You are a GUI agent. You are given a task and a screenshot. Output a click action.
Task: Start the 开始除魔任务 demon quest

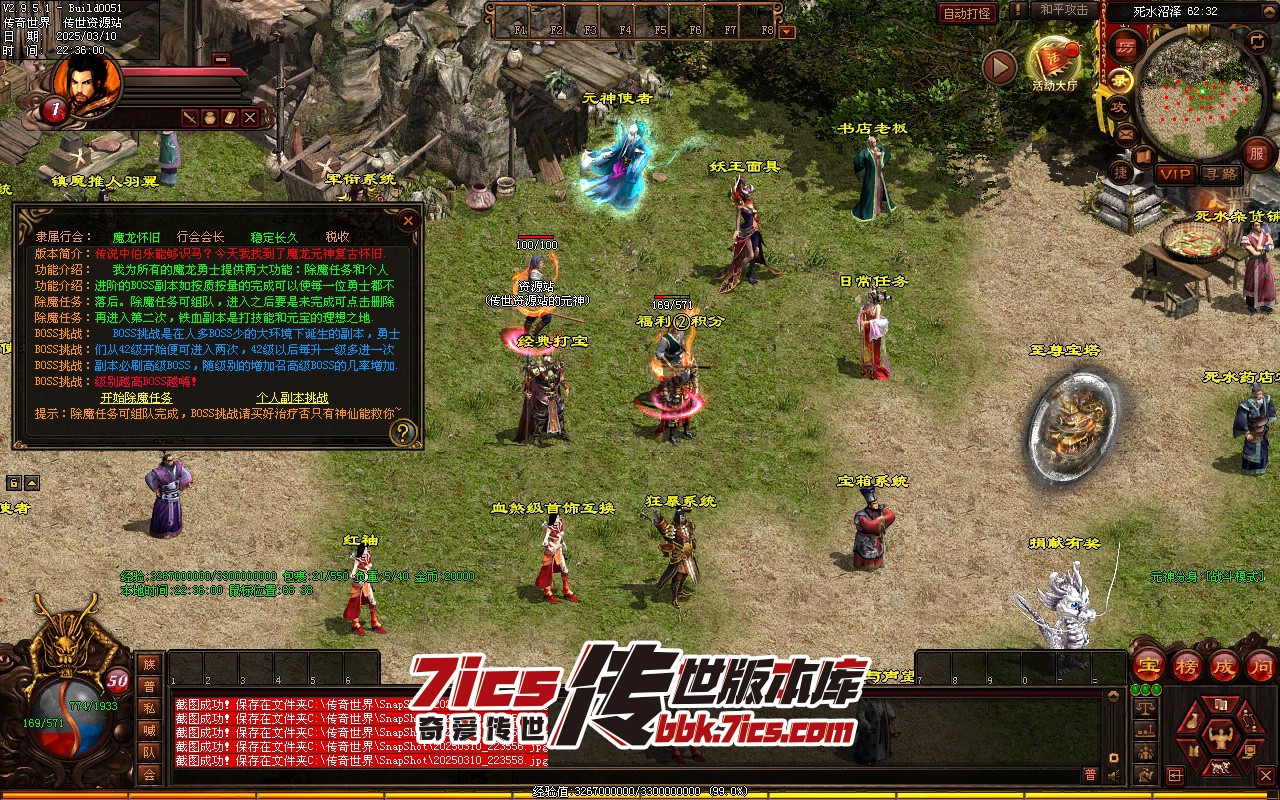point(136,398)
